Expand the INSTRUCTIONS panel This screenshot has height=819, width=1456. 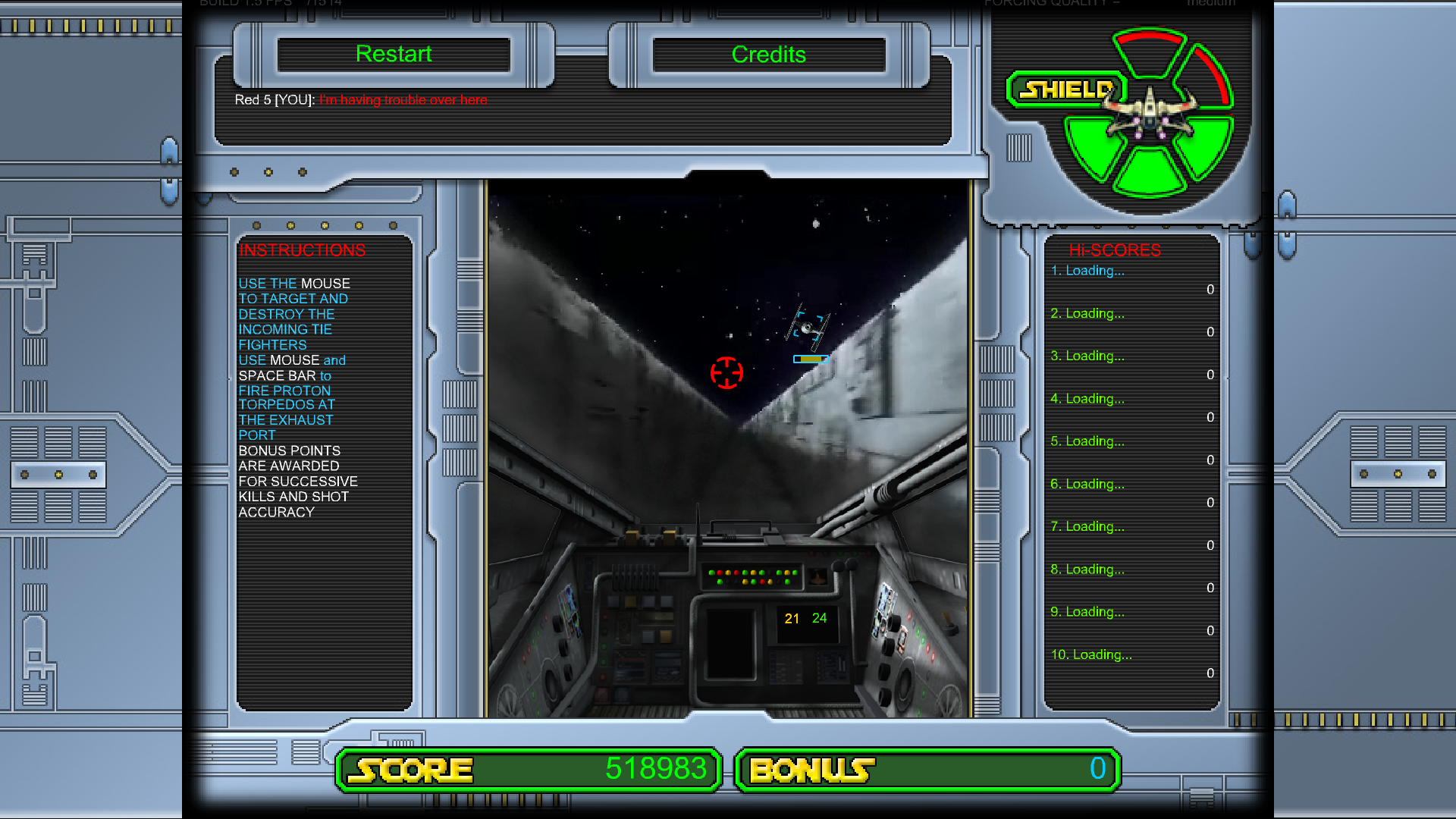[x=303, y=250]
